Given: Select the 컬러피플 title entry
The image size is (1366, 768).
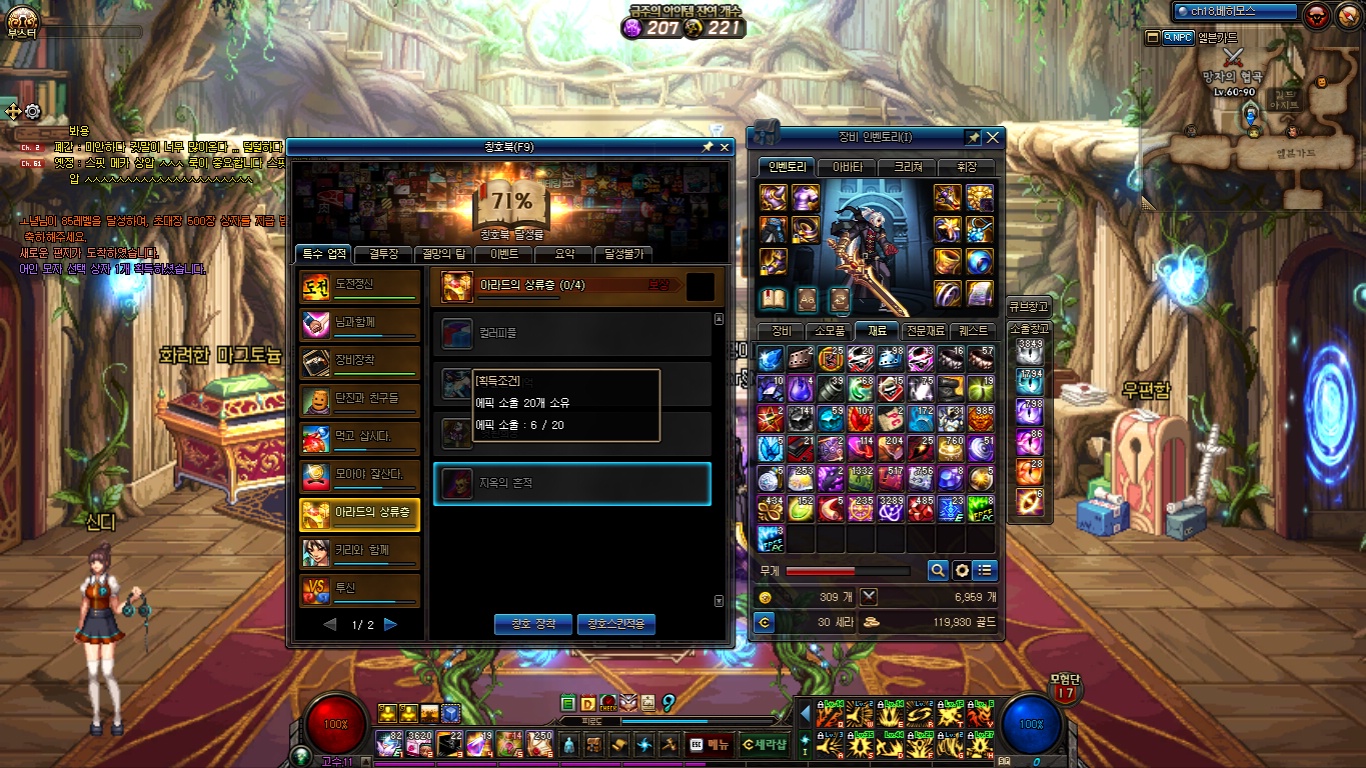Looking at the screenshot, I should point(572,333).
